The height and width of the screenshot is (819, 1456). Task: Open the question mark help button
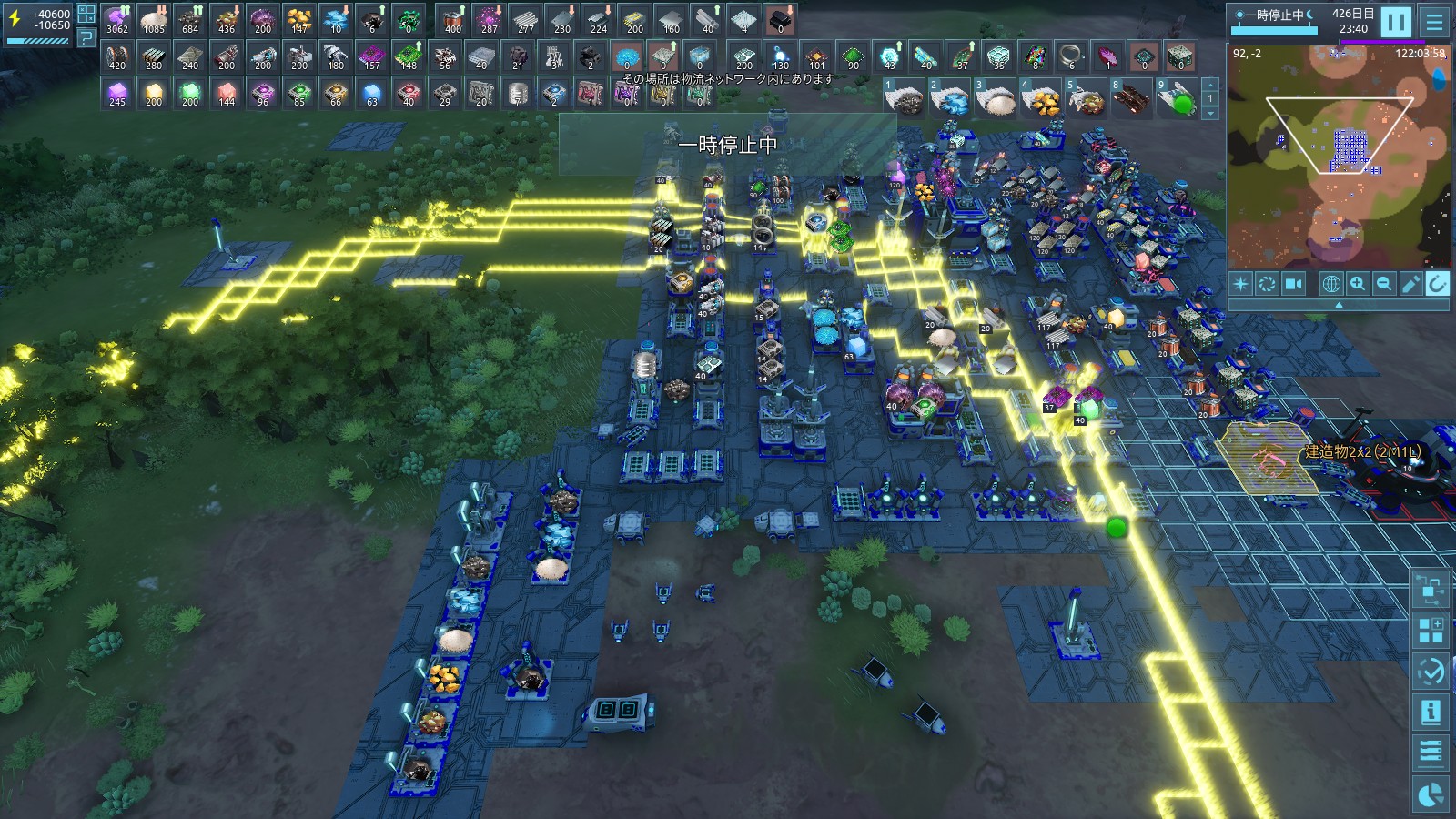pyautogui.click(x=86, y=37)
